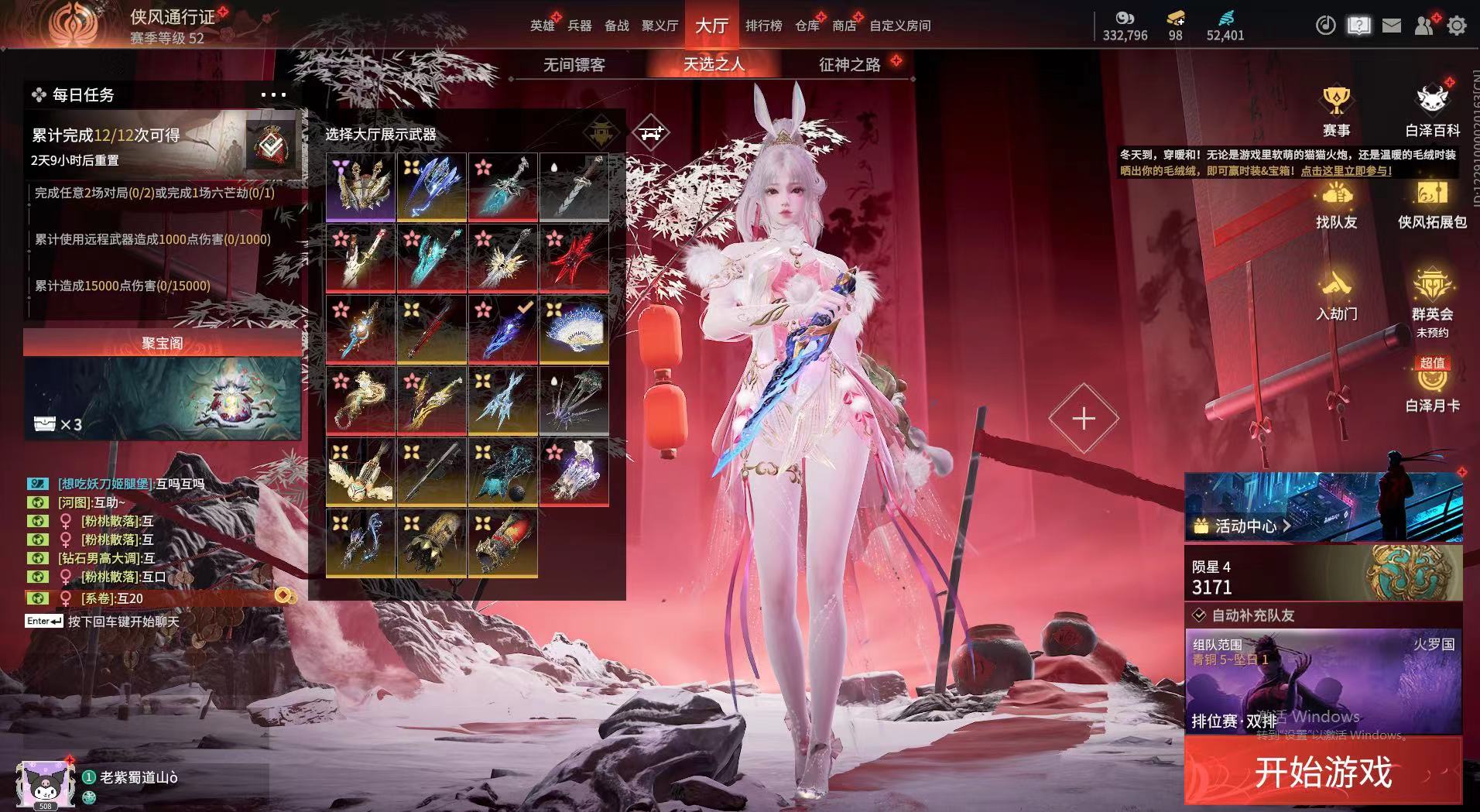
Task: Go to the 兵器 weapons menu
Action: pos(579,26)
